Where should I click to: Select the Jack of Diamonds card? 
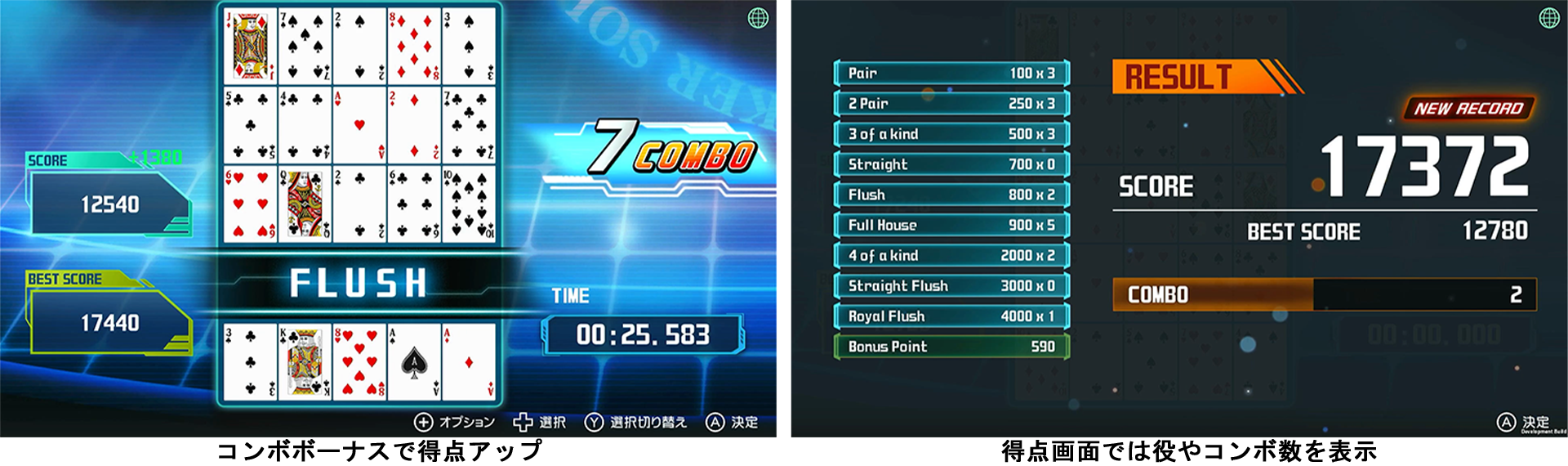[250, 46]
